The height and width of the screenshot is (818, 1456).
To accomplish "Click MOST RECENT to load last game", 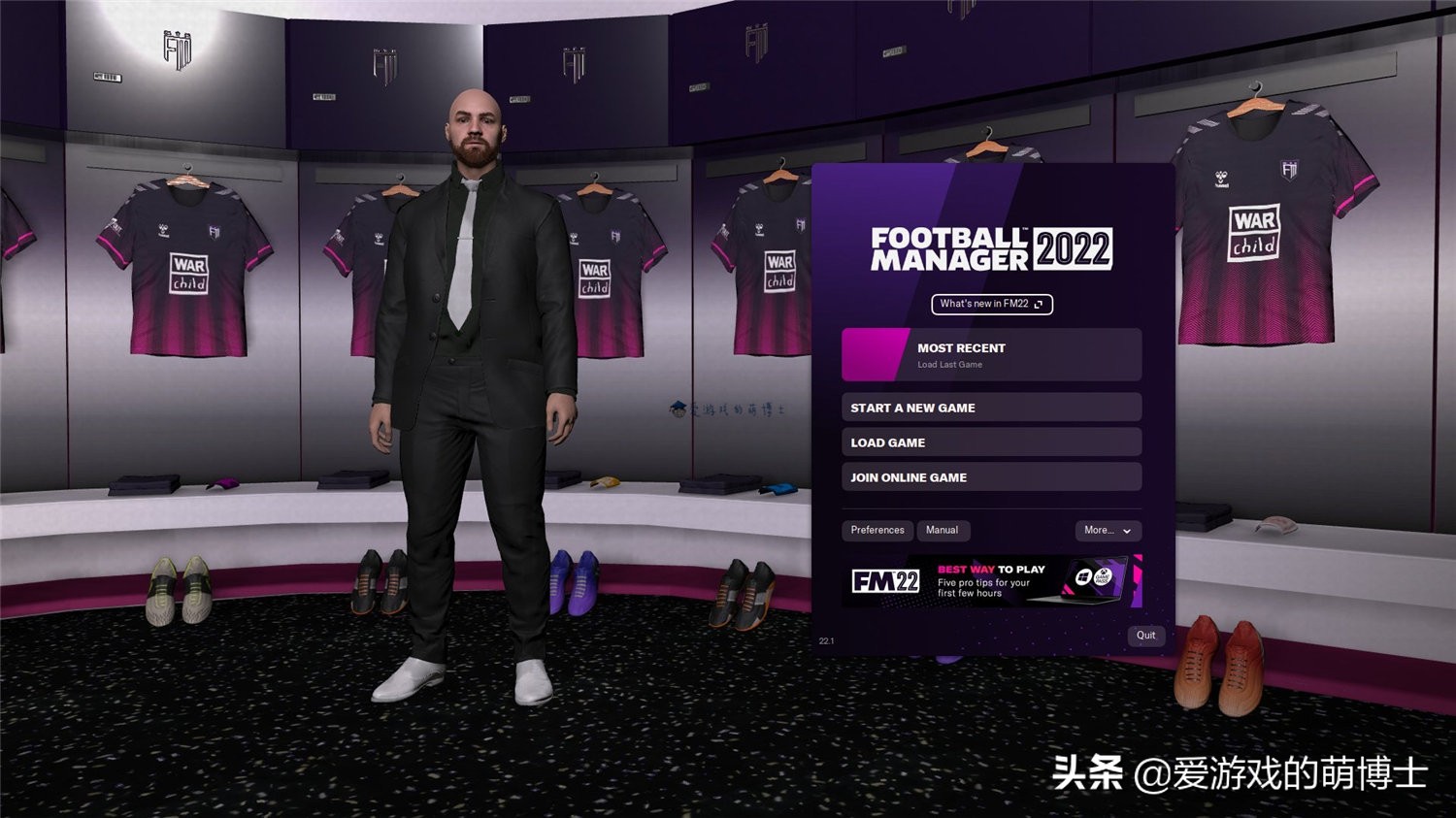I will point(990,353).
